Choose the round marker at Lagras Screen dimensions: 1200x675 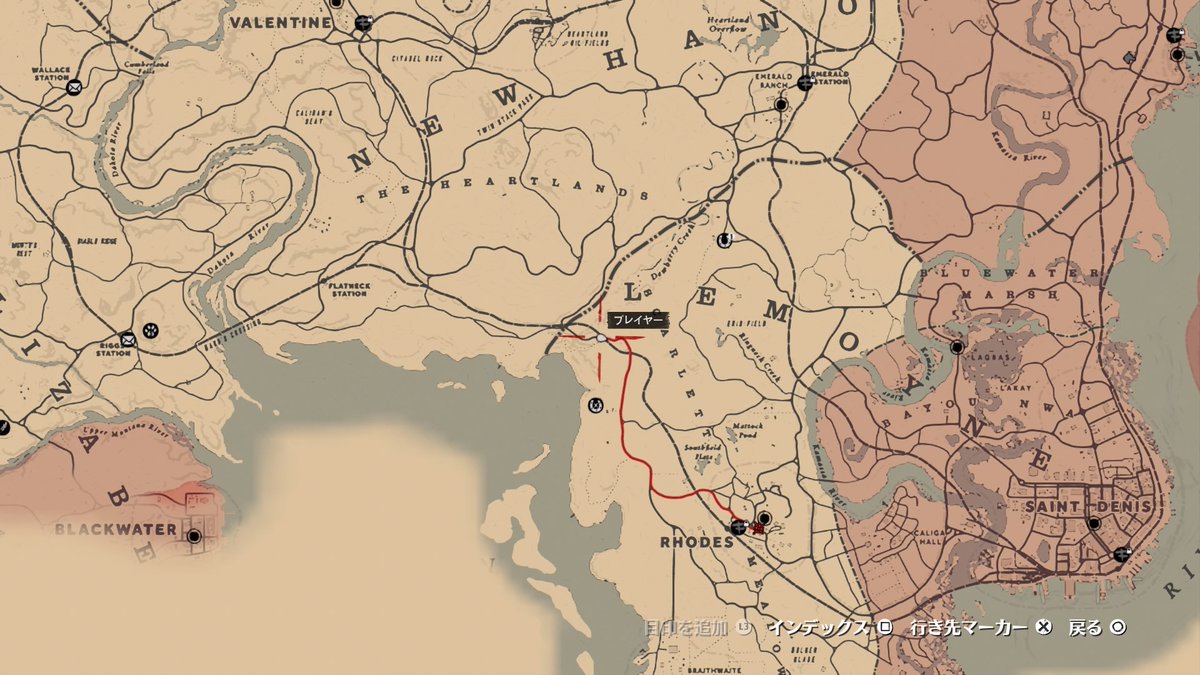957,347
